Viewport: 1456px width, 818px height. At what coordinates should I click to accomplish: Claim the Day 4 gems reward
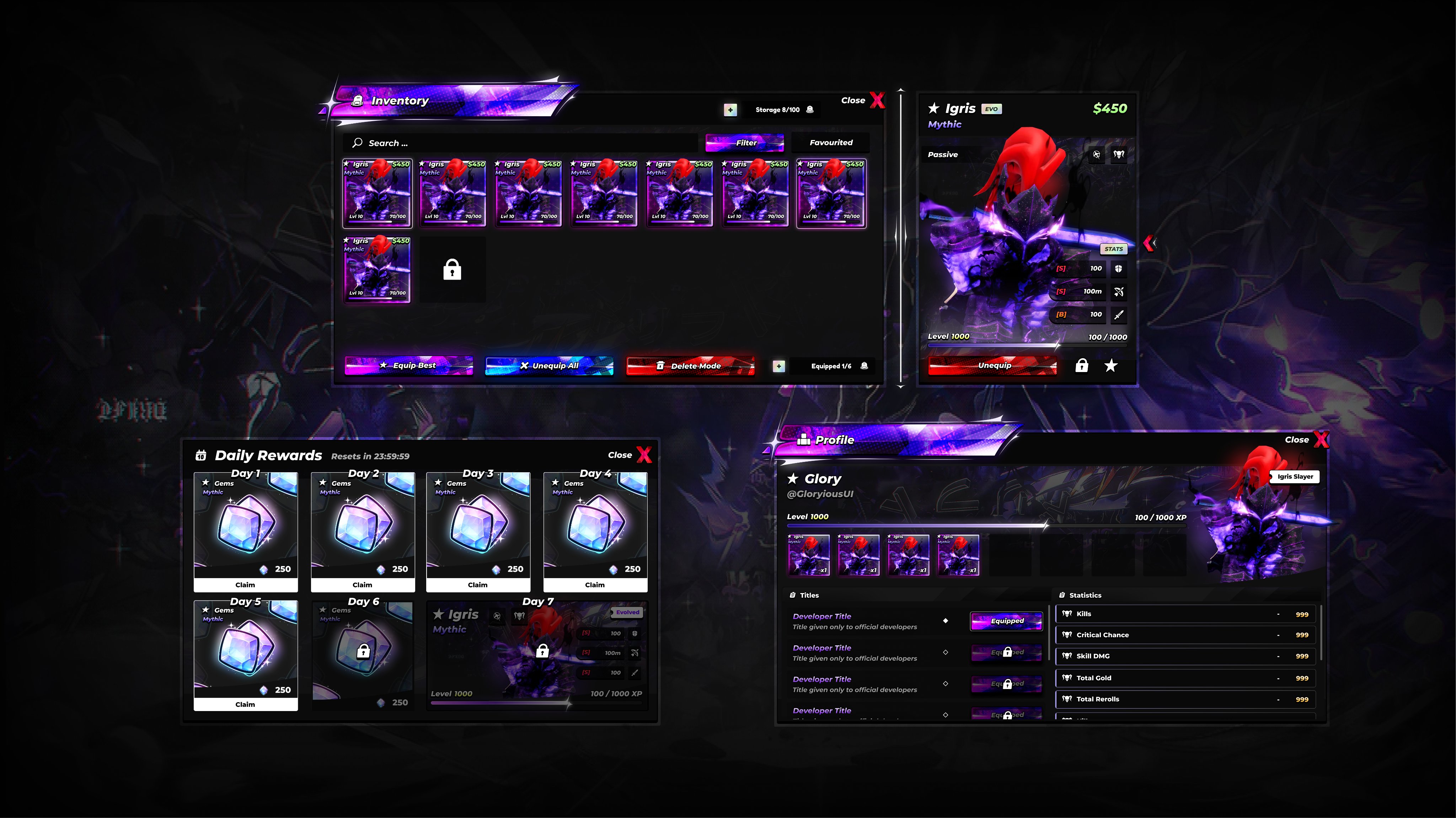click(x=595, y=585)
